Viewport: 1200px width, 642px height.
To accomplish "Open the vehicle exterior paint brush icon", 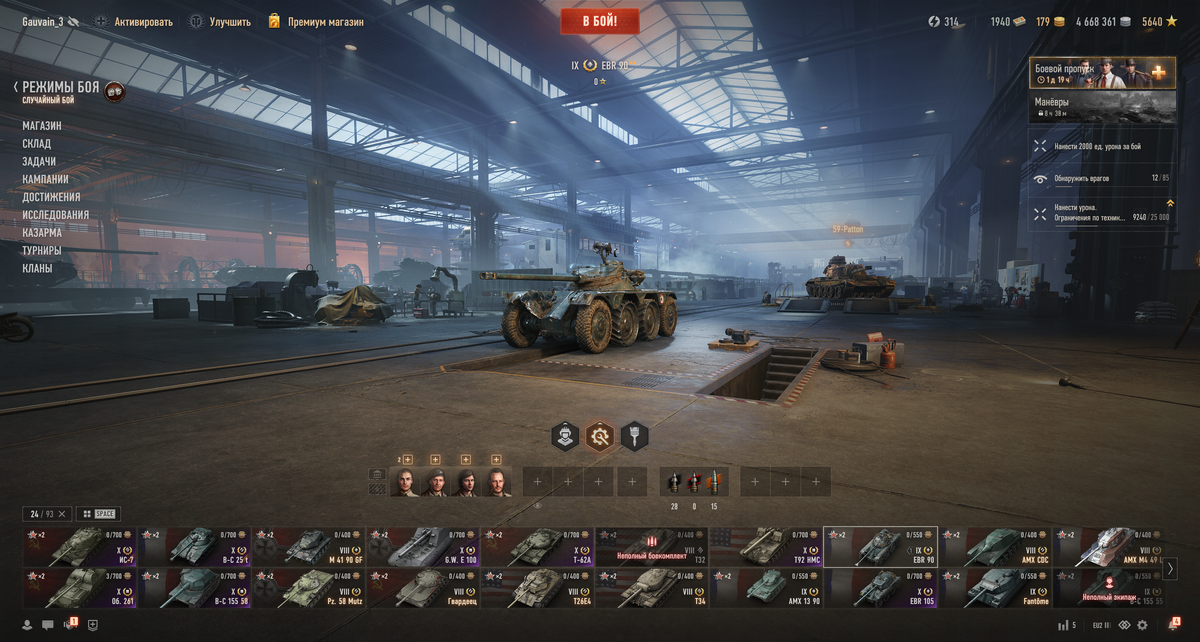I will pyautogui.click(x=634, y=436).
